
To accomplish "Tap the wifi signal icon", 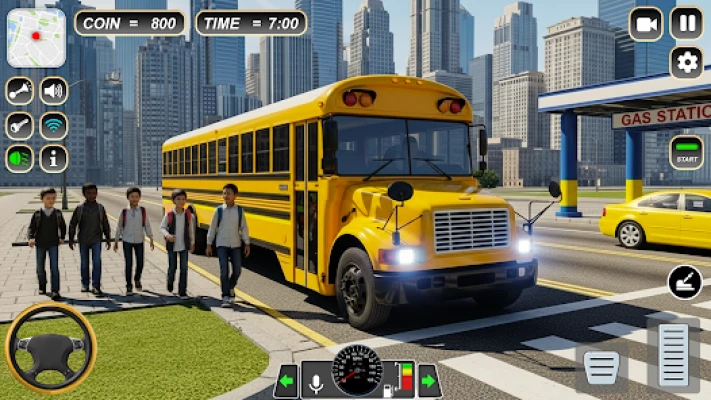I will click(54, 125).
